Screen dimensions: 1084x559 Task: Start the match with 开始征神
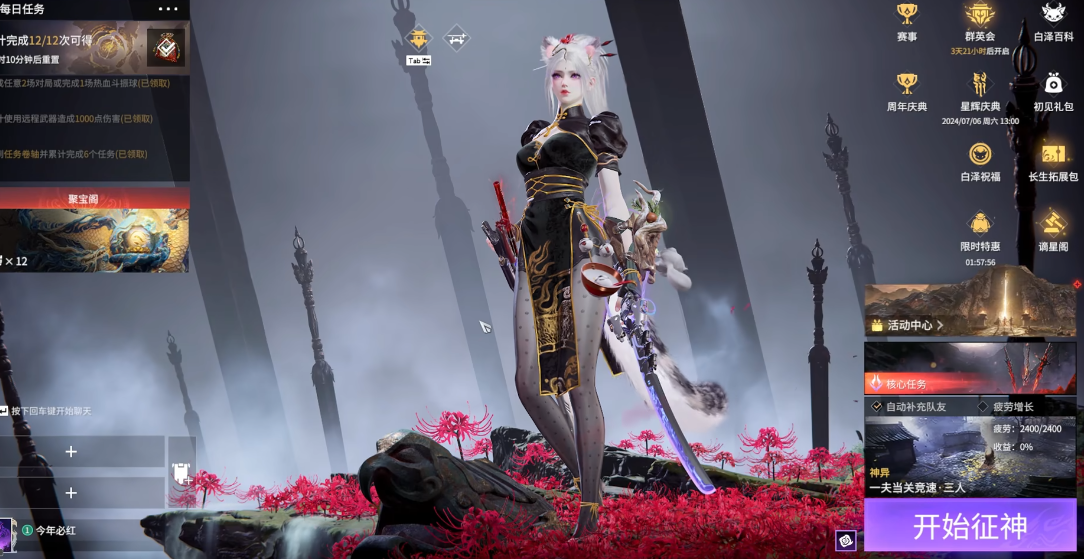click(x=970, y=526)
